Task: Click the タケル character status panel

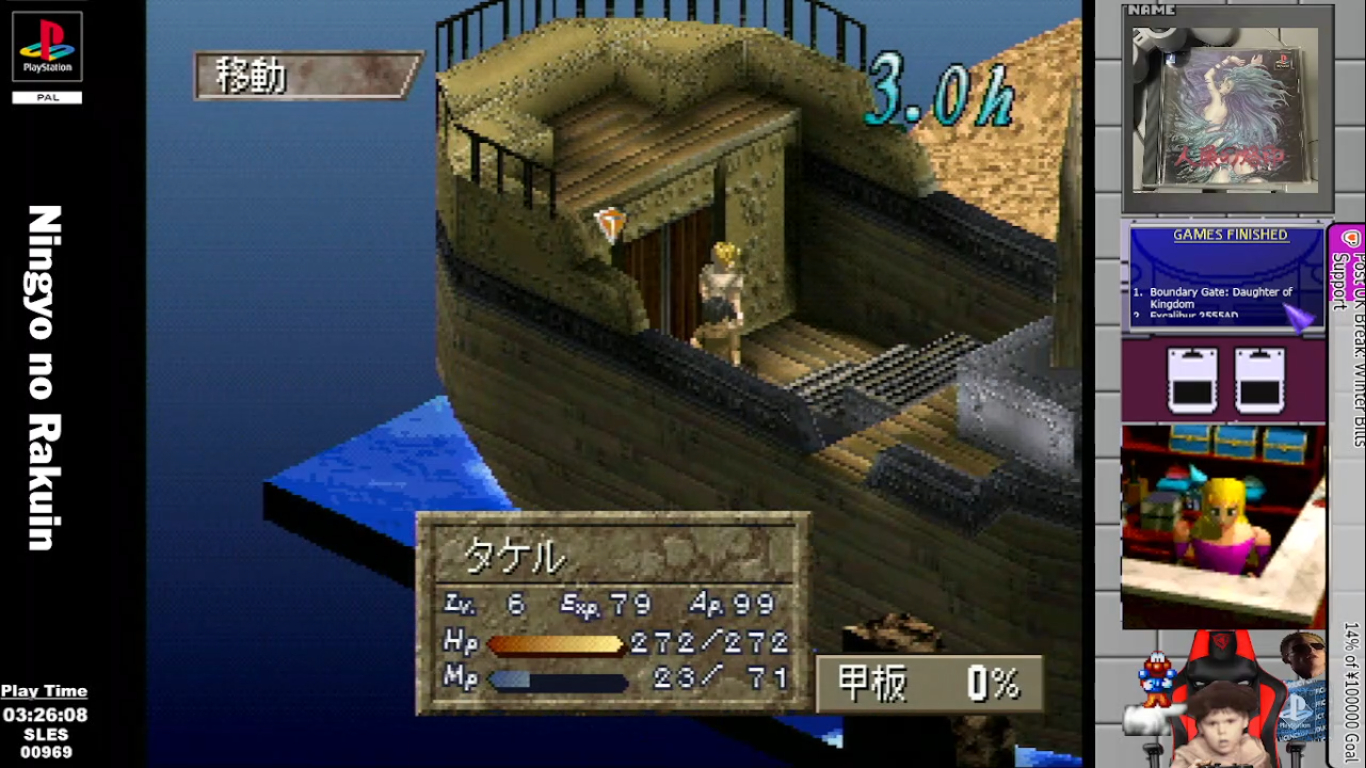Action: 612,612
